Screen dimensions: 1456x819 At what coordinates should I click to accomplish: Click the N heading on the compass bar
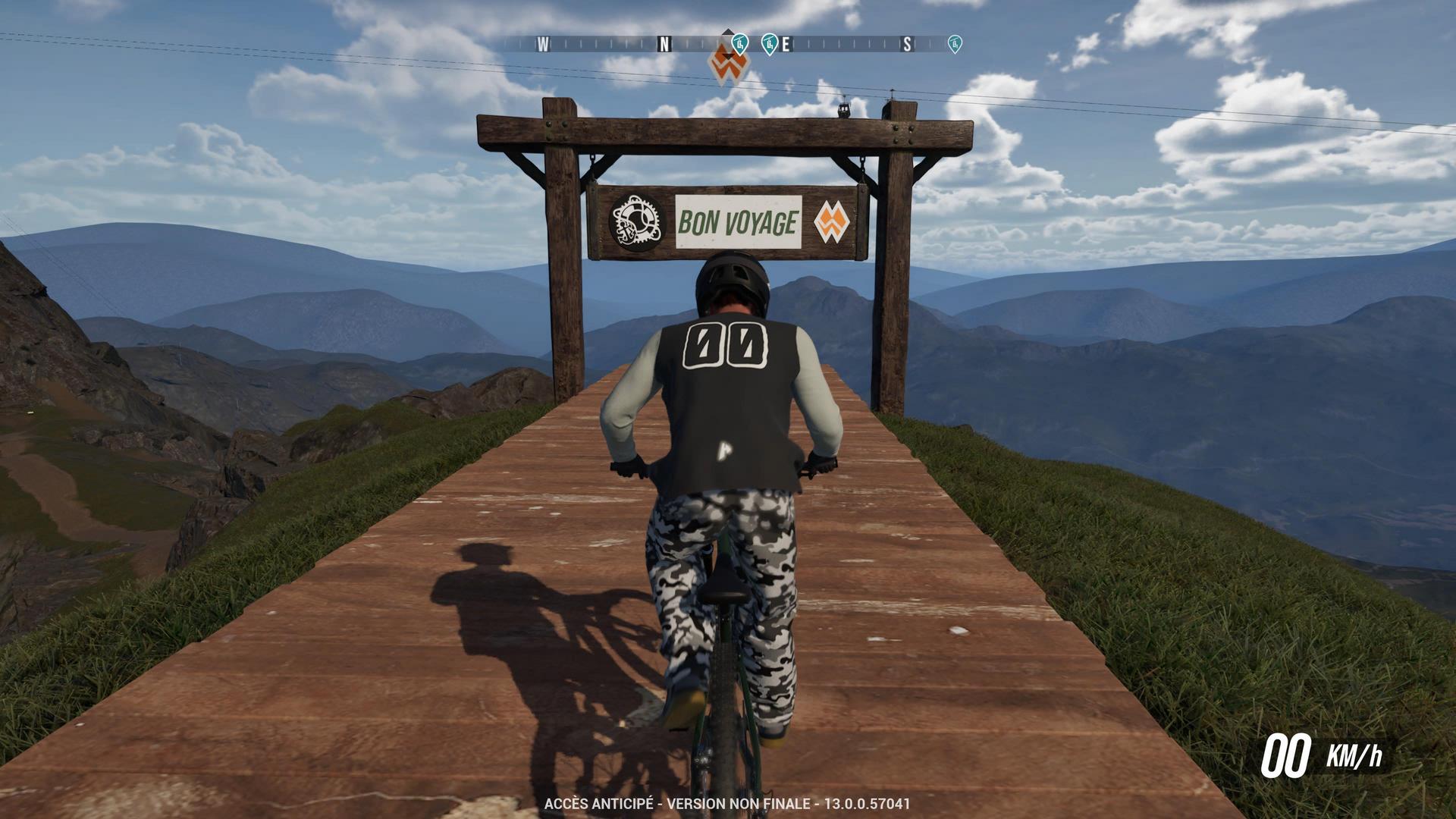tap(664, 45)
